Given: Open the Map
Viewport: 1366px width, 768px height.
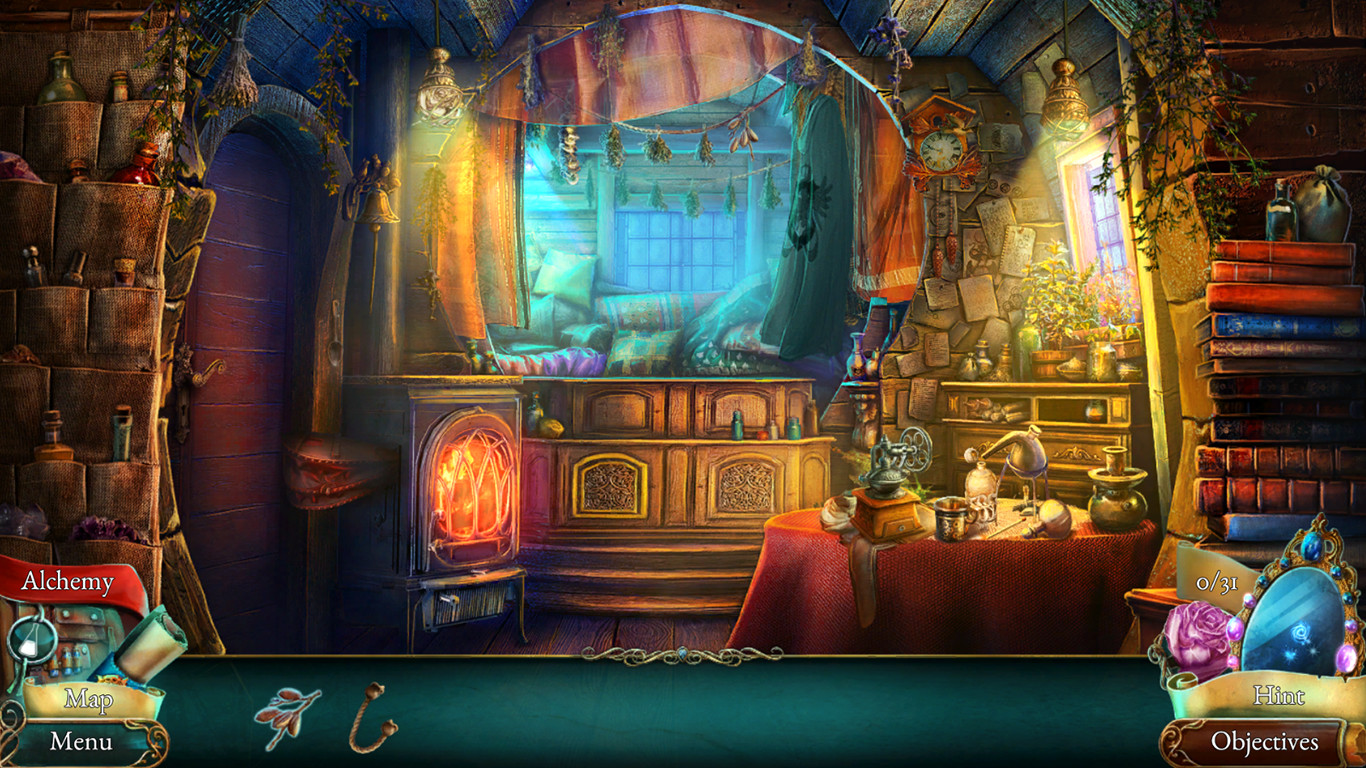Looking at the screenshot, I should click(x=88, y=700).
